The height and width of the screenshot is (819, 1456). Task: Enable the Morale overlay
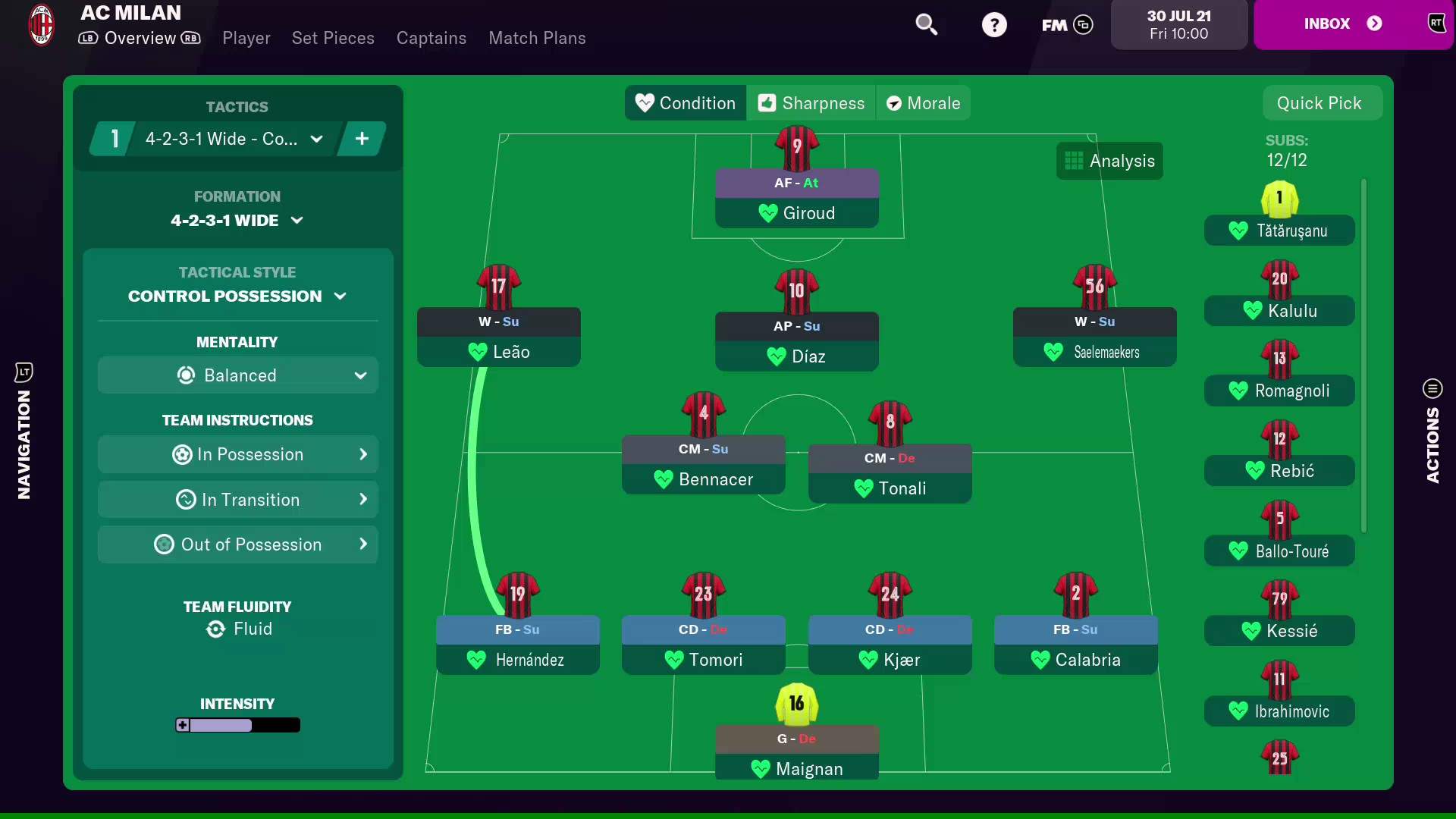tap(924, 102)
